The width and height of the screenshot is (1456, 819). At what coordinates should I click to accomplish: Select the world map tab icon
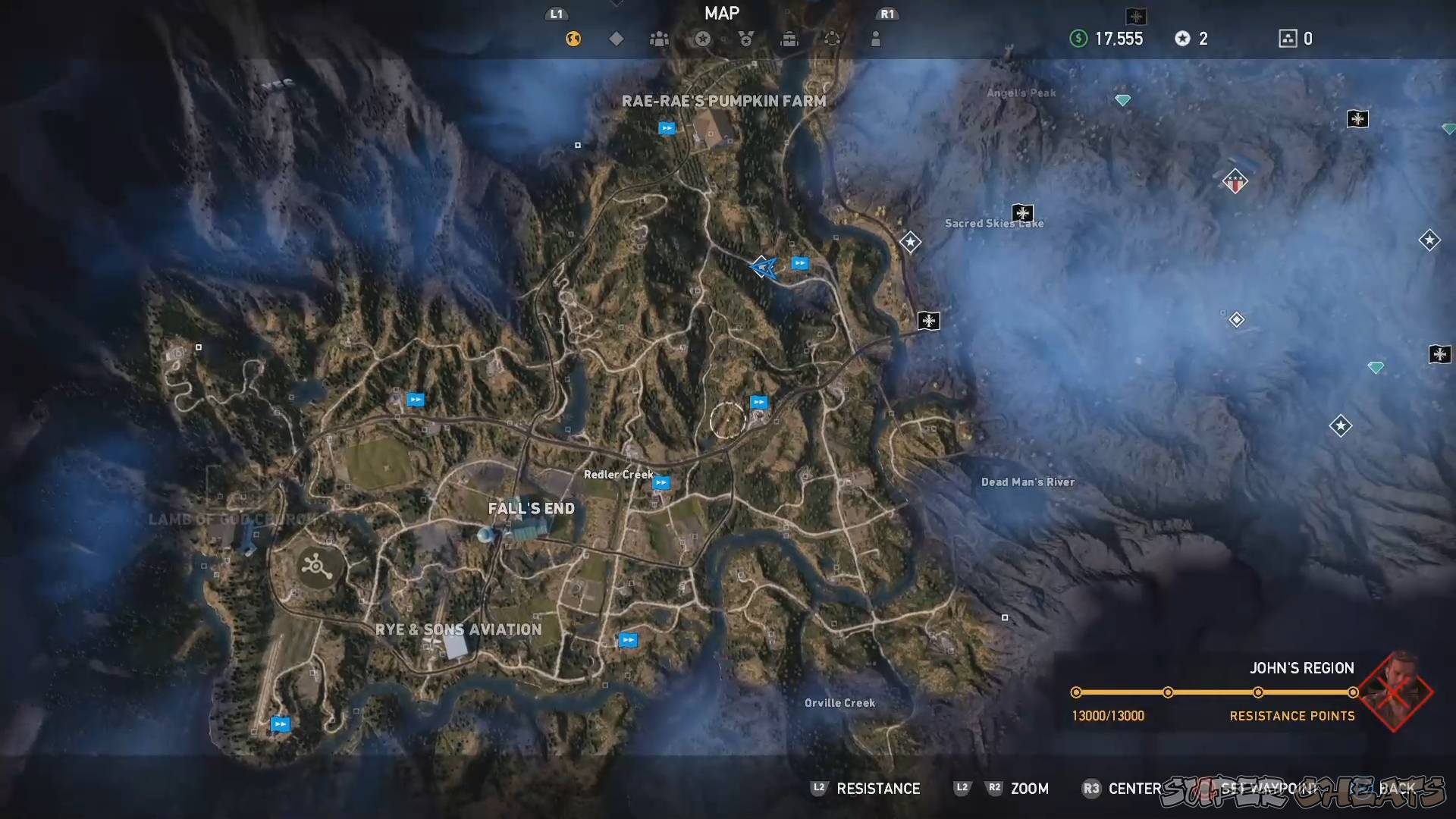573,39
